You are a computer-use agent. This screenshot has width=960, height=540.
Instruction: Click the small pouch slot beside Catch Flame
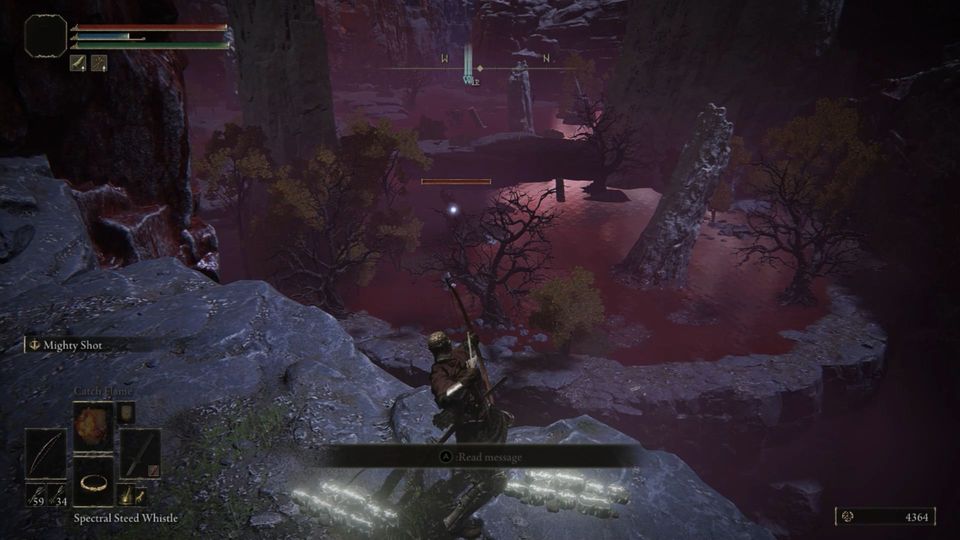coord(126,411)
